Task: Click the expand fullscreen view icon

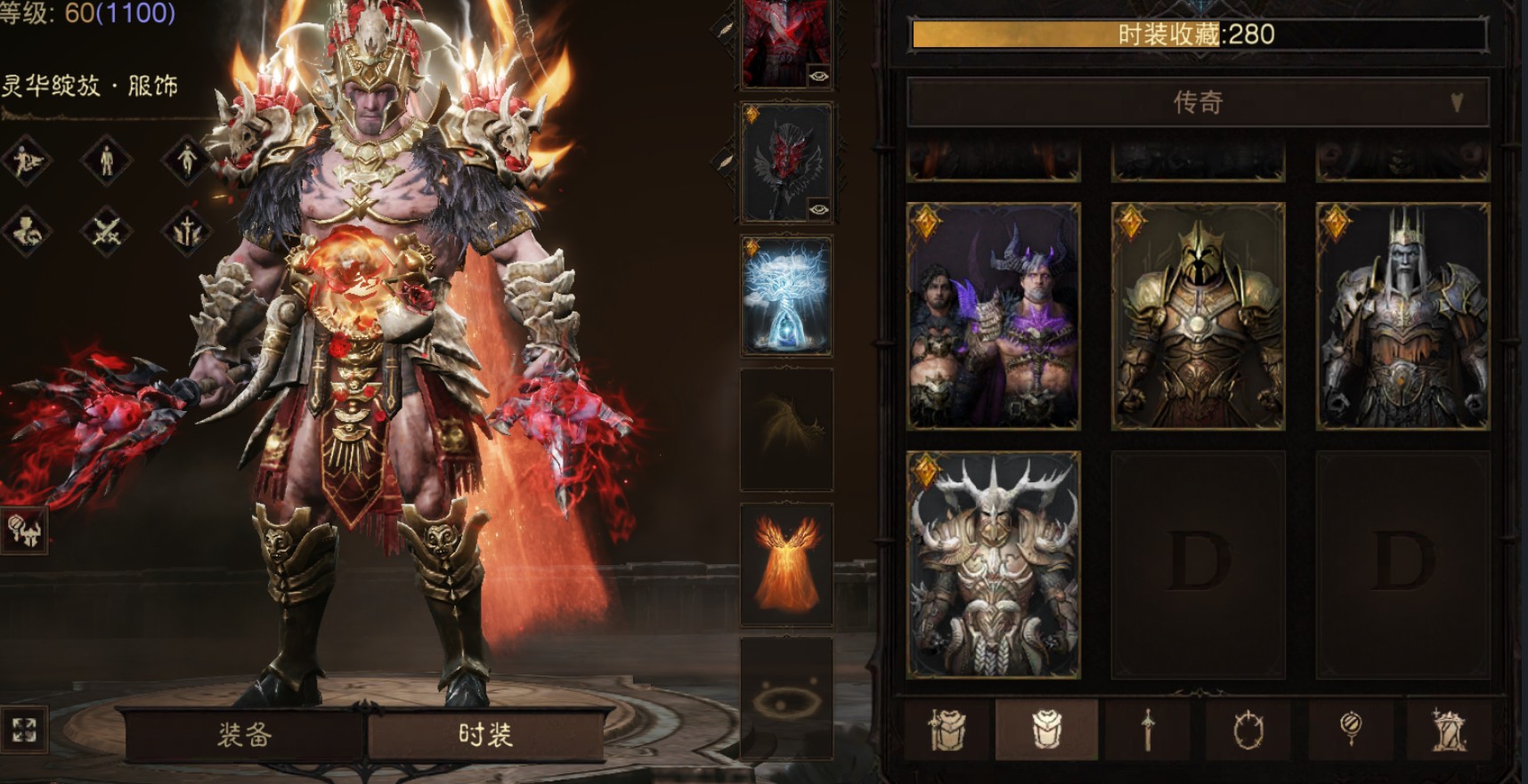Action: [x=24, y=730]
